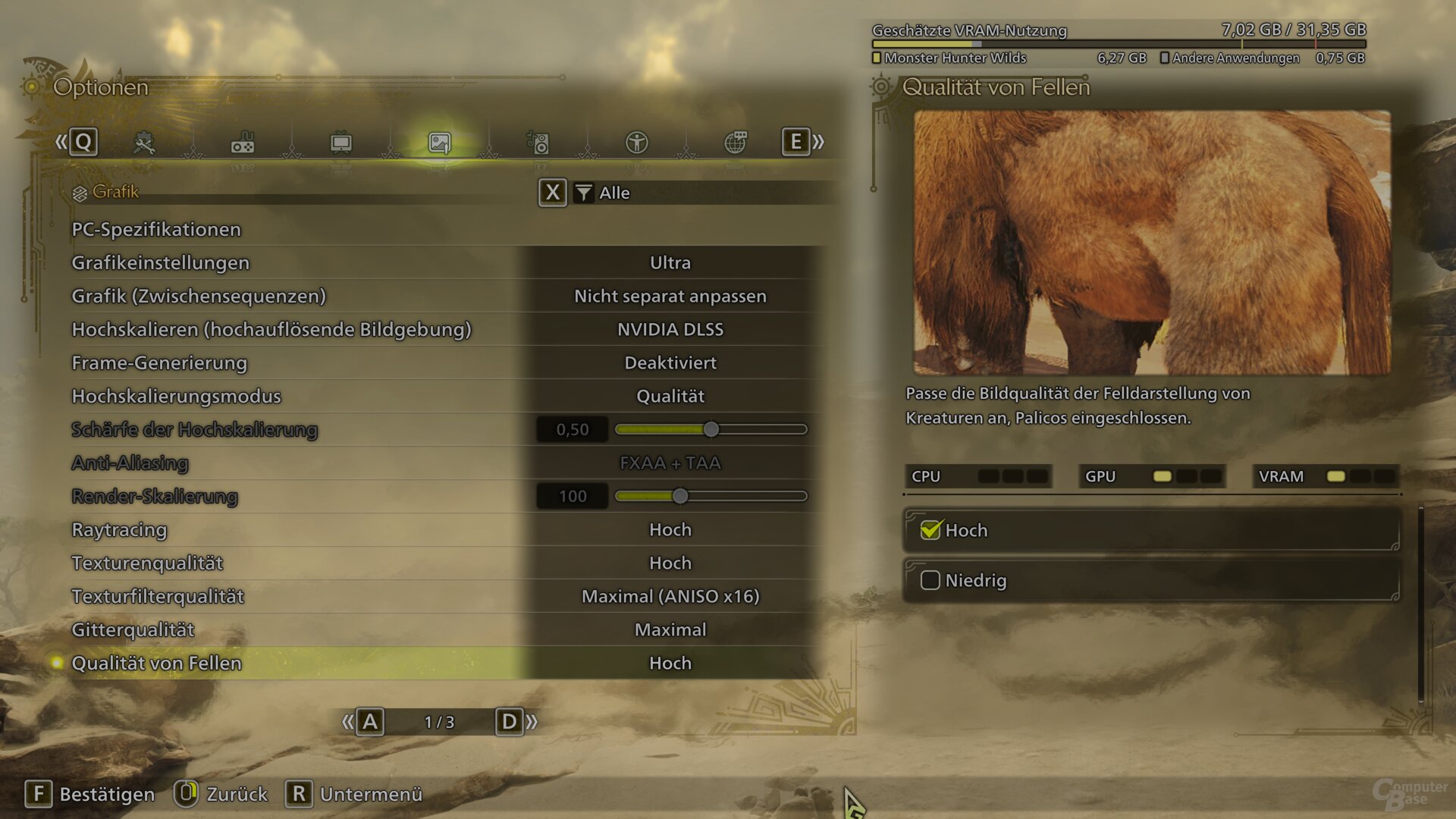Screen dimensions: 1456x819
Task: Toggle the Frame-Generierung setting
Action: point(670,362)
